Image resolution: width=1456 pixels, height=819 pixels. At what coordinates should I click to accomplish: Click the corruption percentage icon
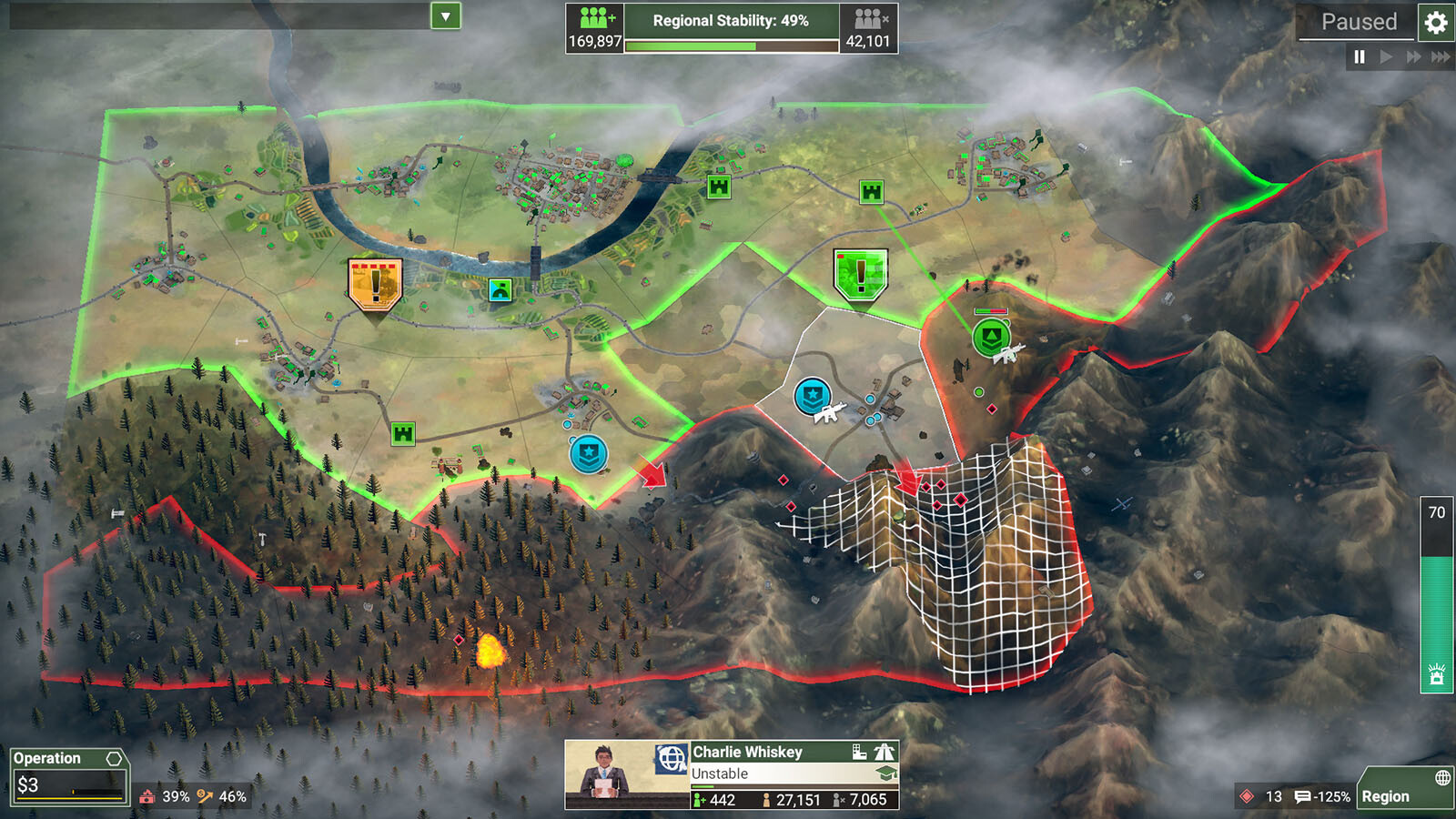[x=147, y=796]
